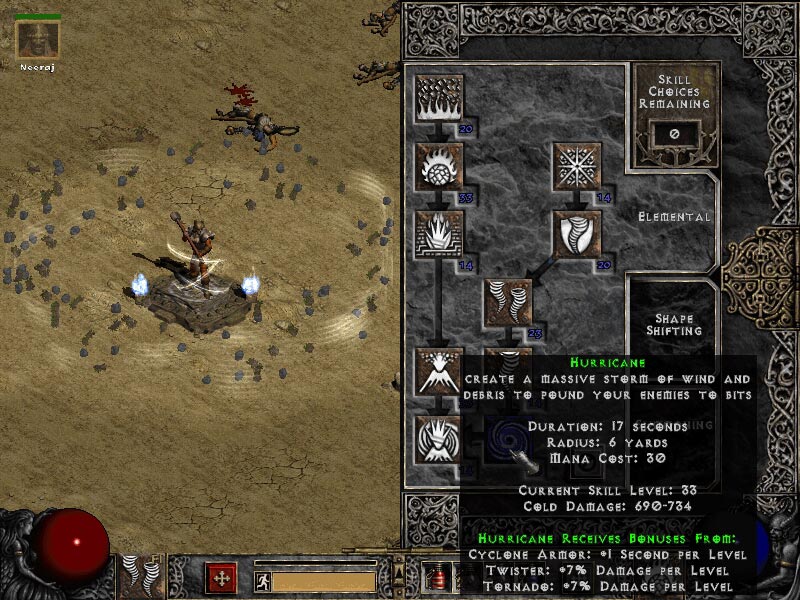The height and width of the screenshot is (600, 800).
Task: Click the Molten Boulder skill
Action: pos(439,167)
